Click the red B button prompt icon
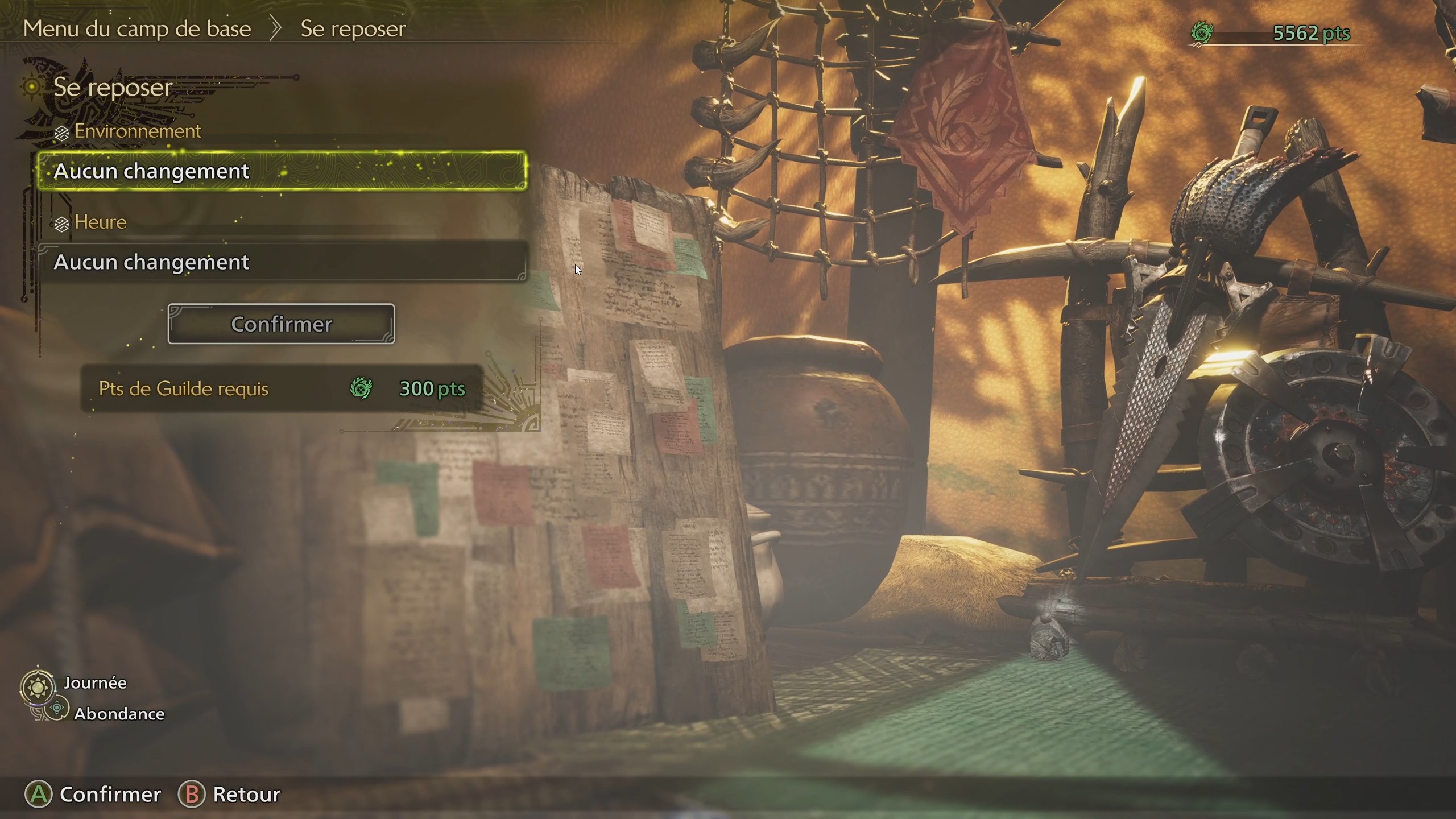The height and width of the screenshot is (819, 1456). [193, 794]
